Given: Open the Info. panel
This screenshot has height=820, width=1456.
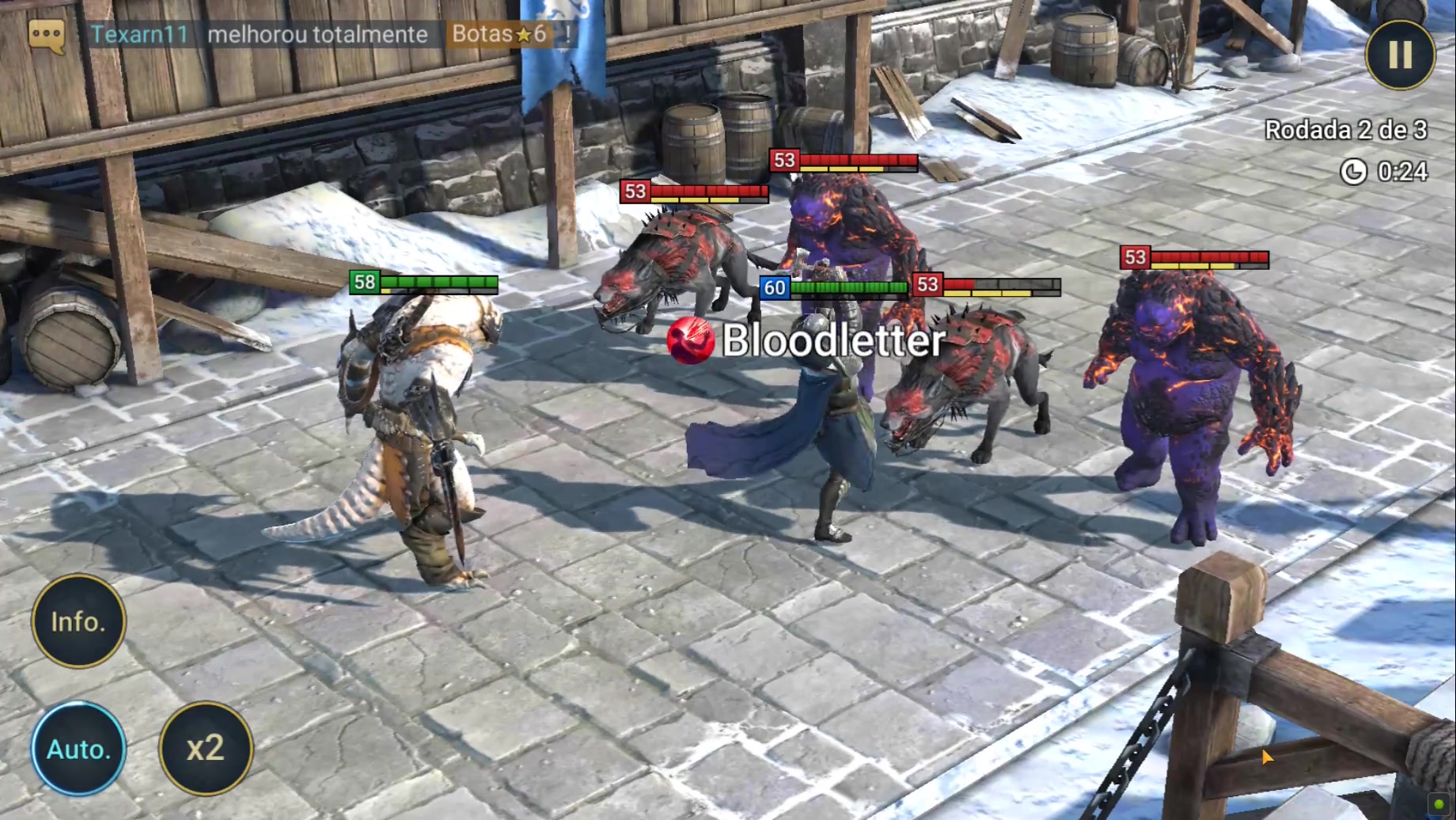Looking at the screenshot, I should [x=78, y=621].
